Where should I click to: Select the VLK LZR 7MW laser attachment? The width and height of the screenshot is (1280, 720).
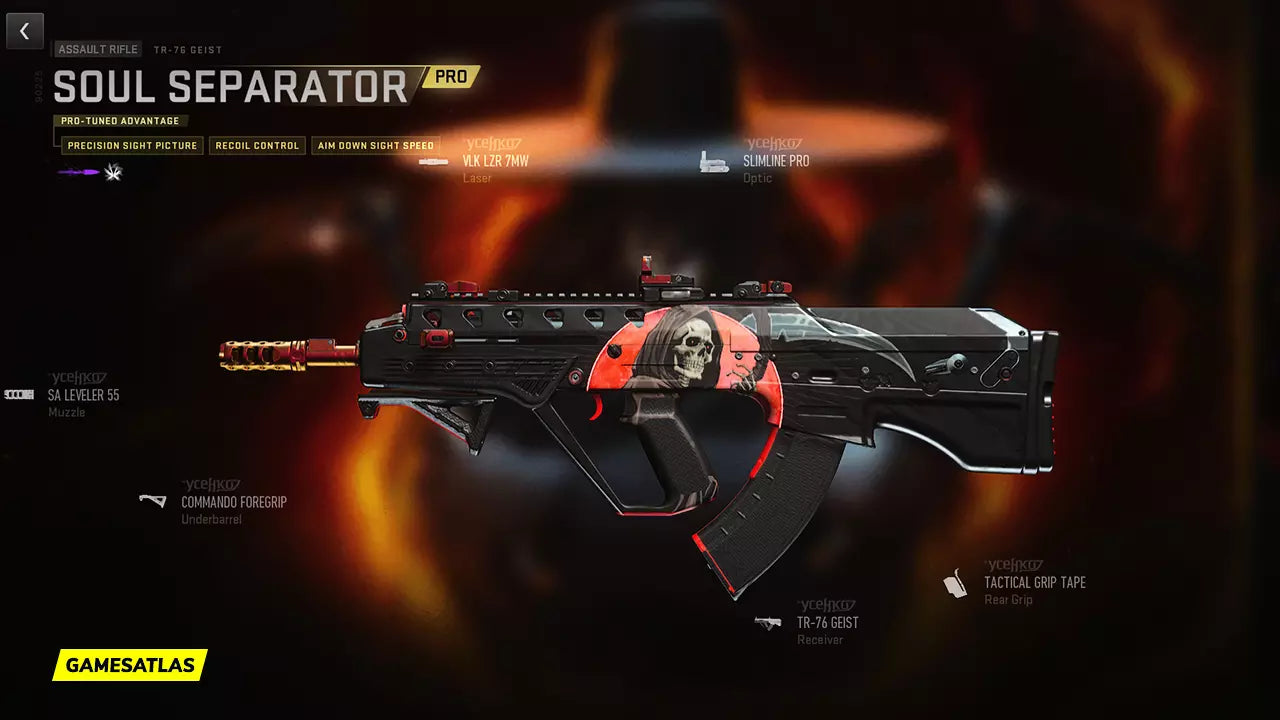tap(494, 161)
